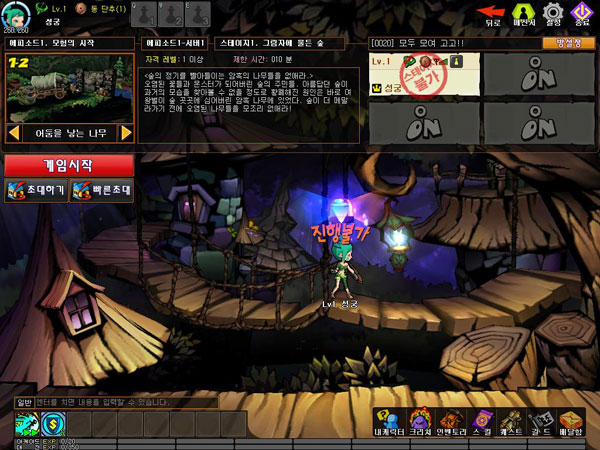Open the 인벤토리 inventory bag

point(450,421)
